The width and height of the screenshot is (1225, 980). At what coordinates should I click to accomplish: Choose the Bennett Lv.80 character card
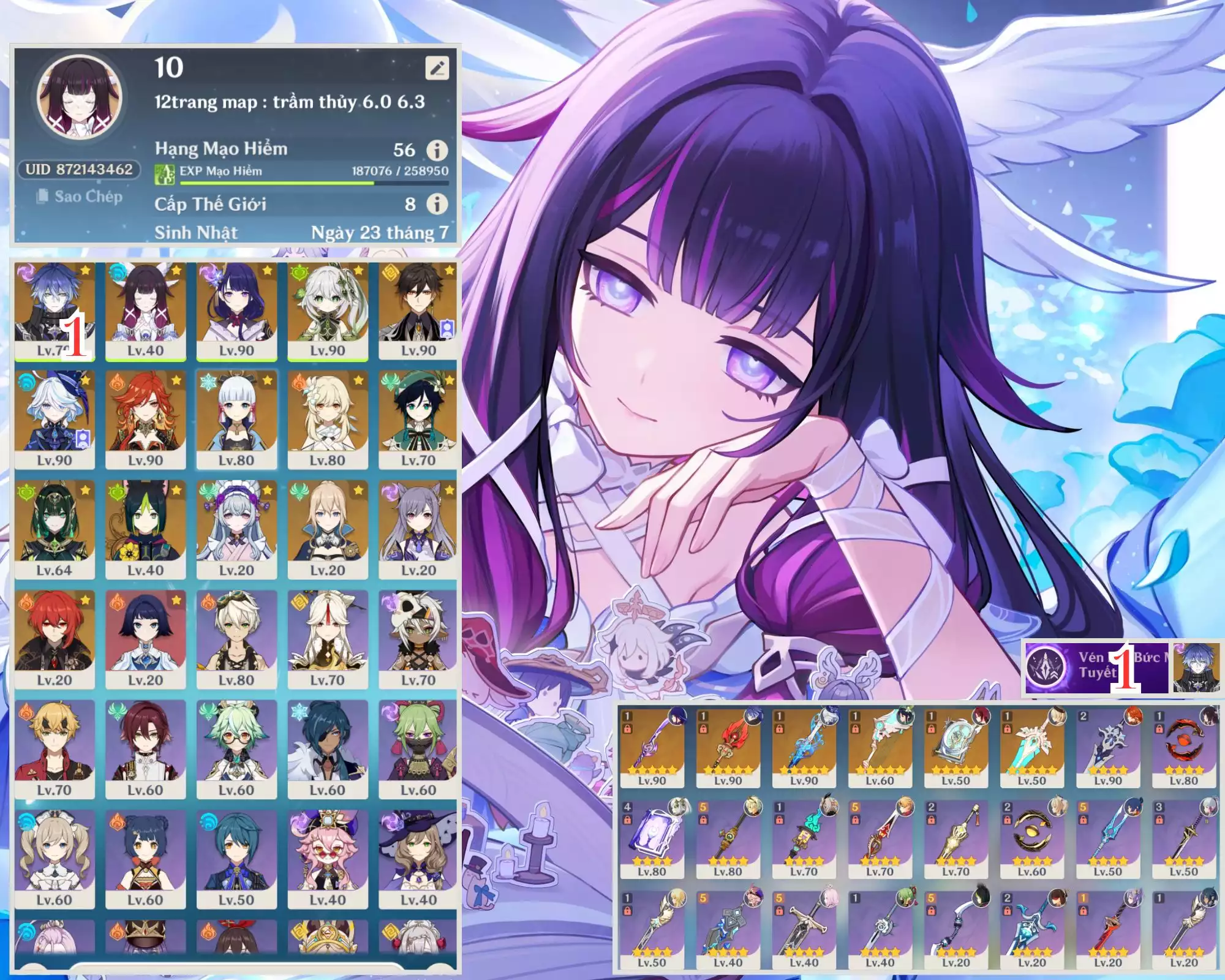click(x=236, y=639)
